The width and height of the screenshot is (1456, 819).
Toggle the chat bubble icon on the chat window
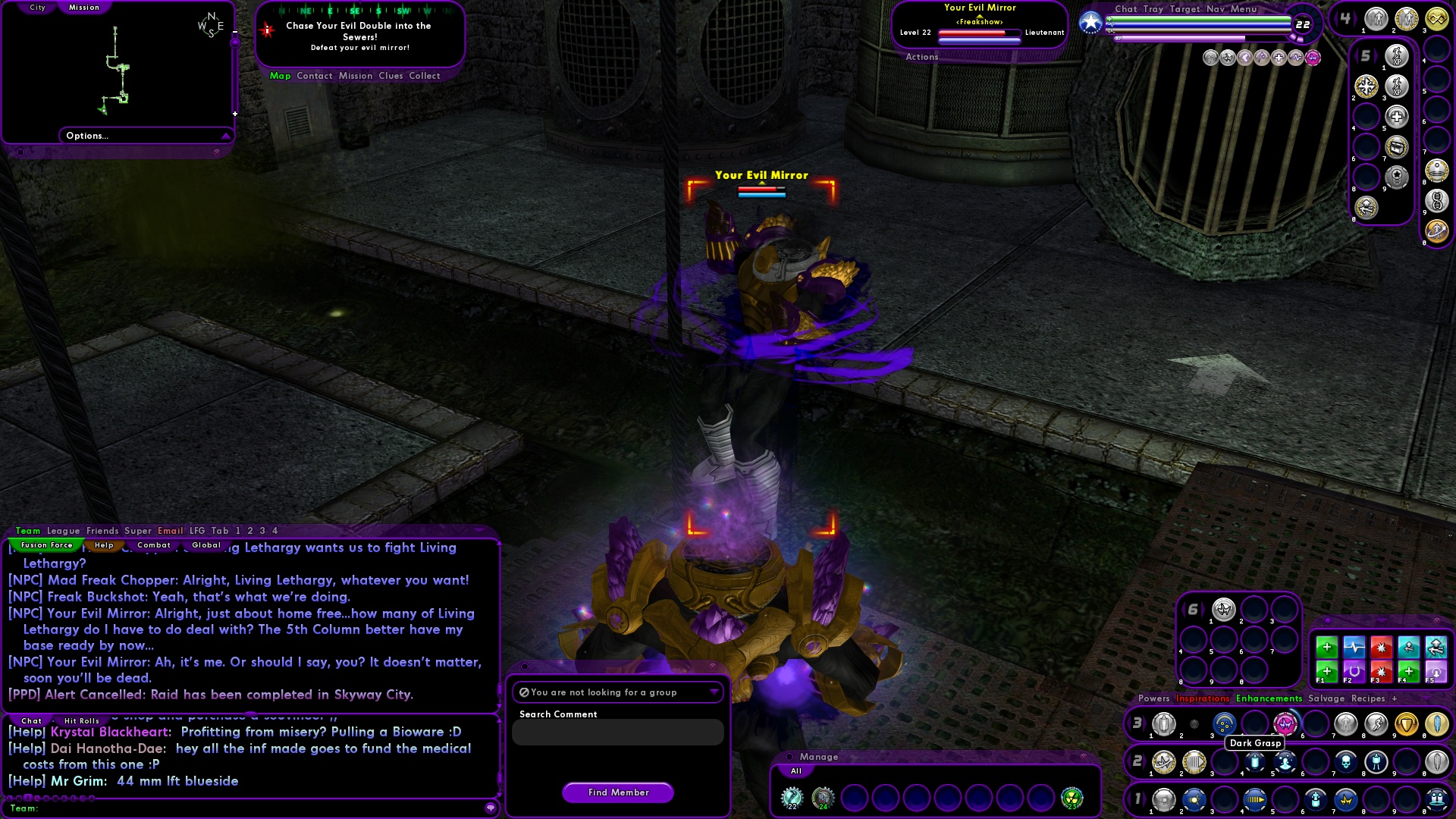[491, 808]
